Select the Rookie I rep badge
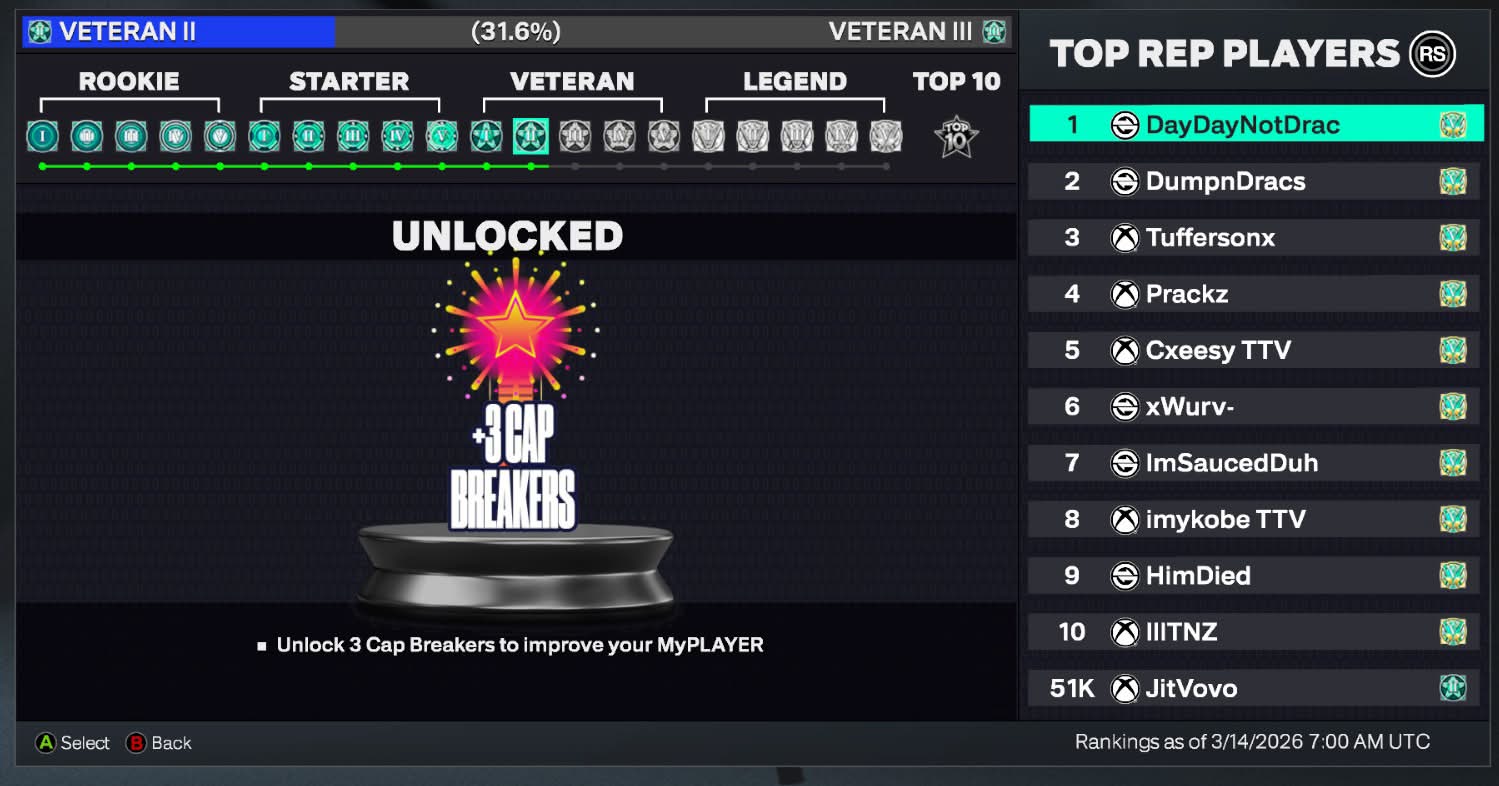1499x786 pixels. 42,135
